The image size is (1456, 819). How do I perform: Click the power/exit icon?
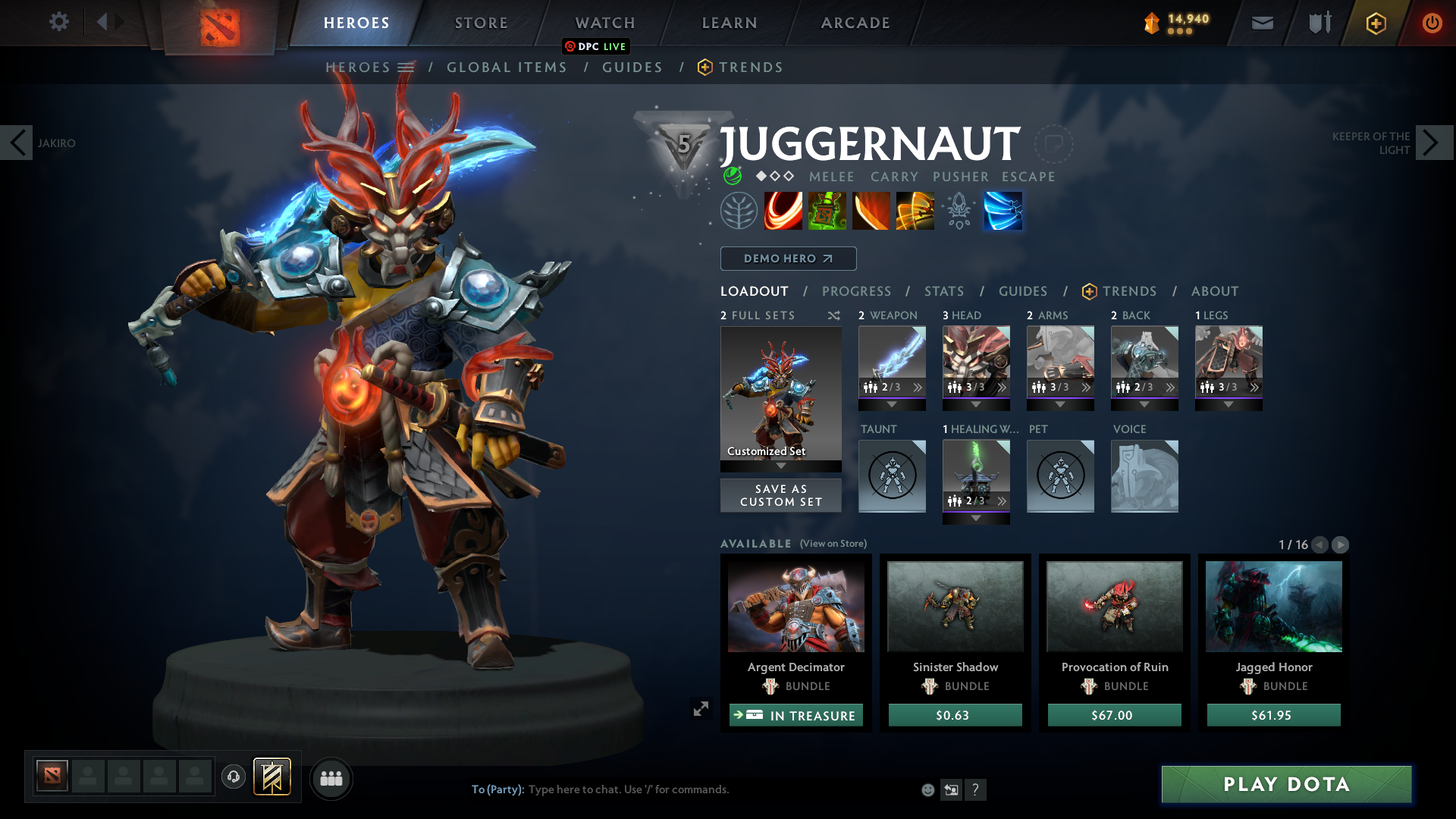click(x=1432, y=23)
